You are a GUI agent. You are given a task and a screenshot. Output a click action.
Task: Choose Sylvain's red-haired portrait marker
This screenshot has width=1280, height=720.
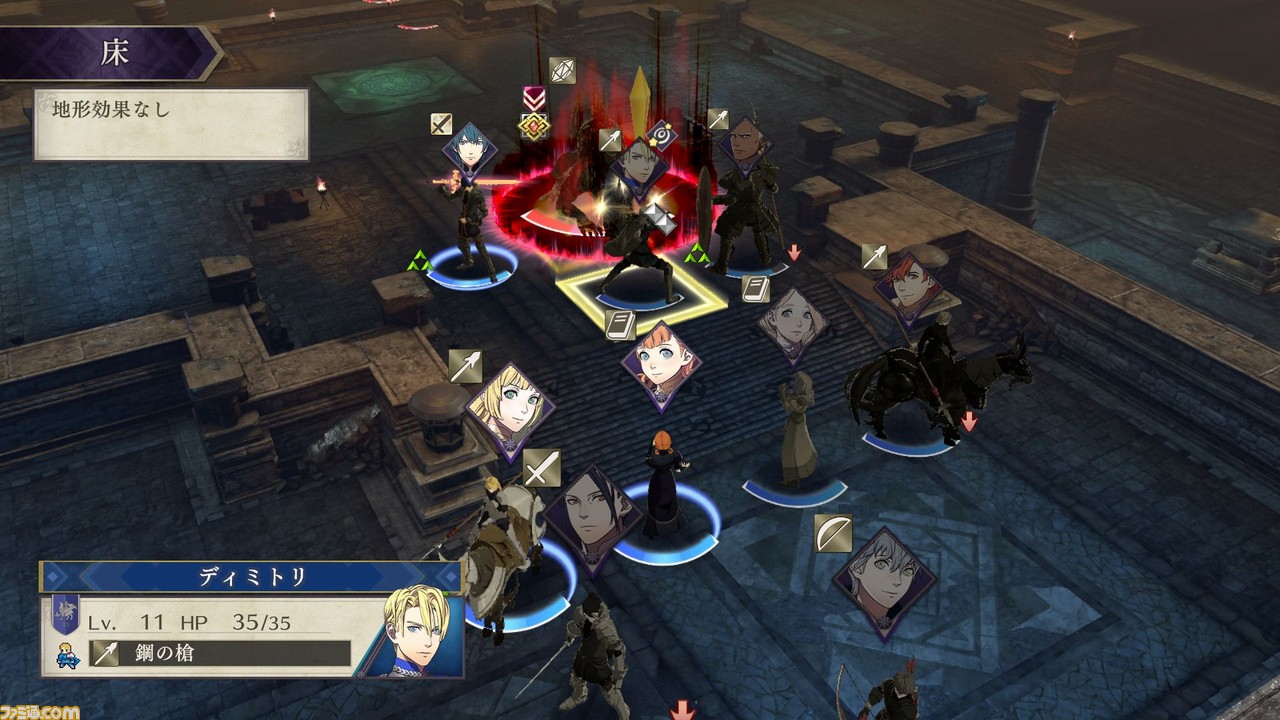point(908,287)
